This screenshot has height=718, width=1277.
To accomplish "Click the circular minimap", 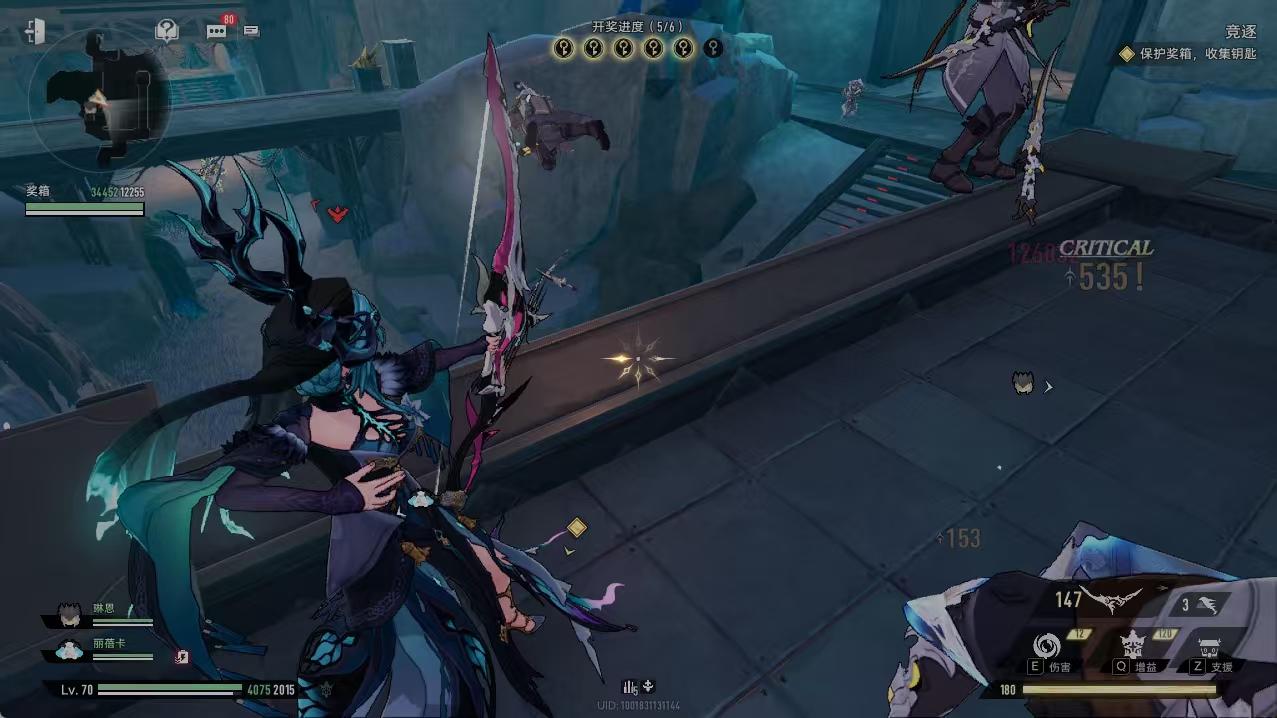I will 100,98.
